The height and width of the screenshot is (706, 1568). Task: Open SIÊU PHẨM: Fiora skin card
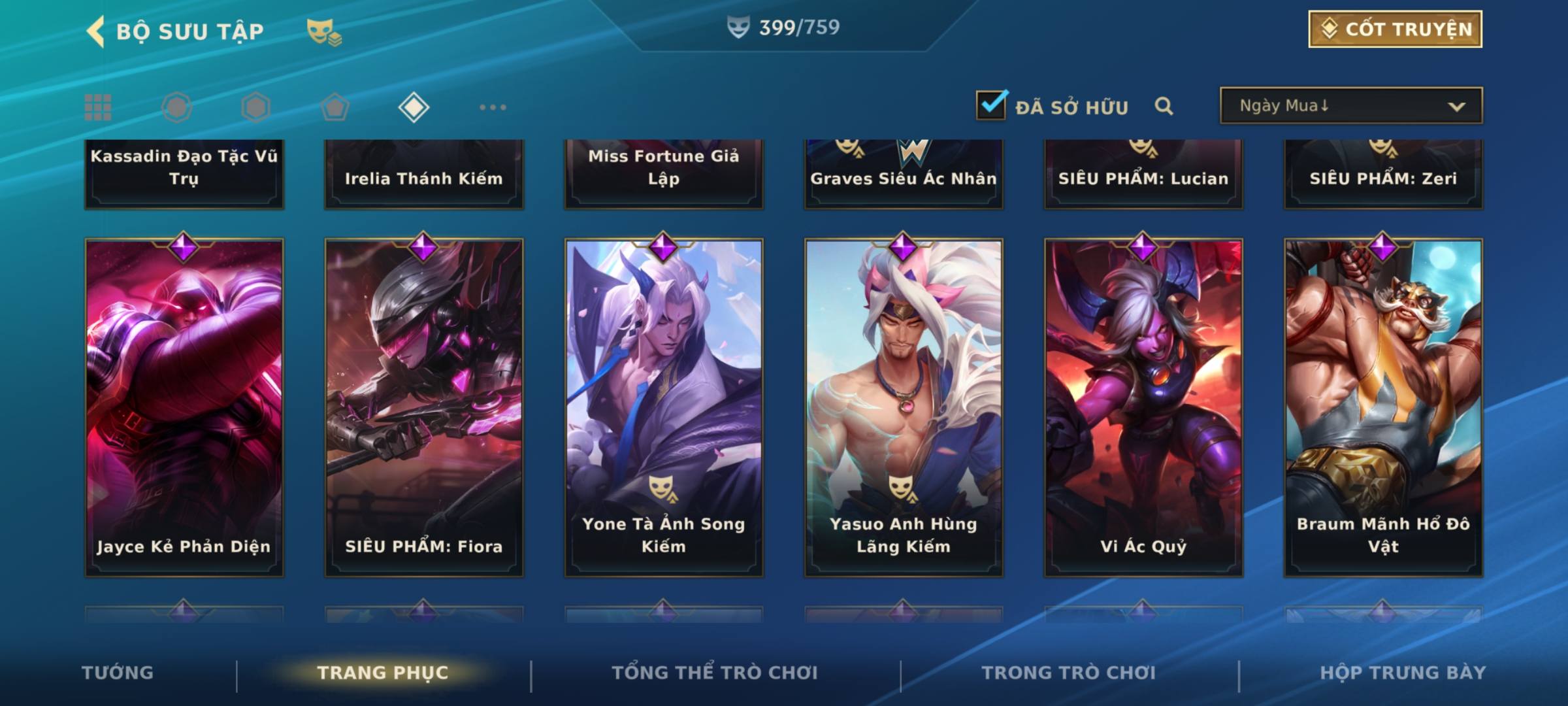[x=424, y=407]
